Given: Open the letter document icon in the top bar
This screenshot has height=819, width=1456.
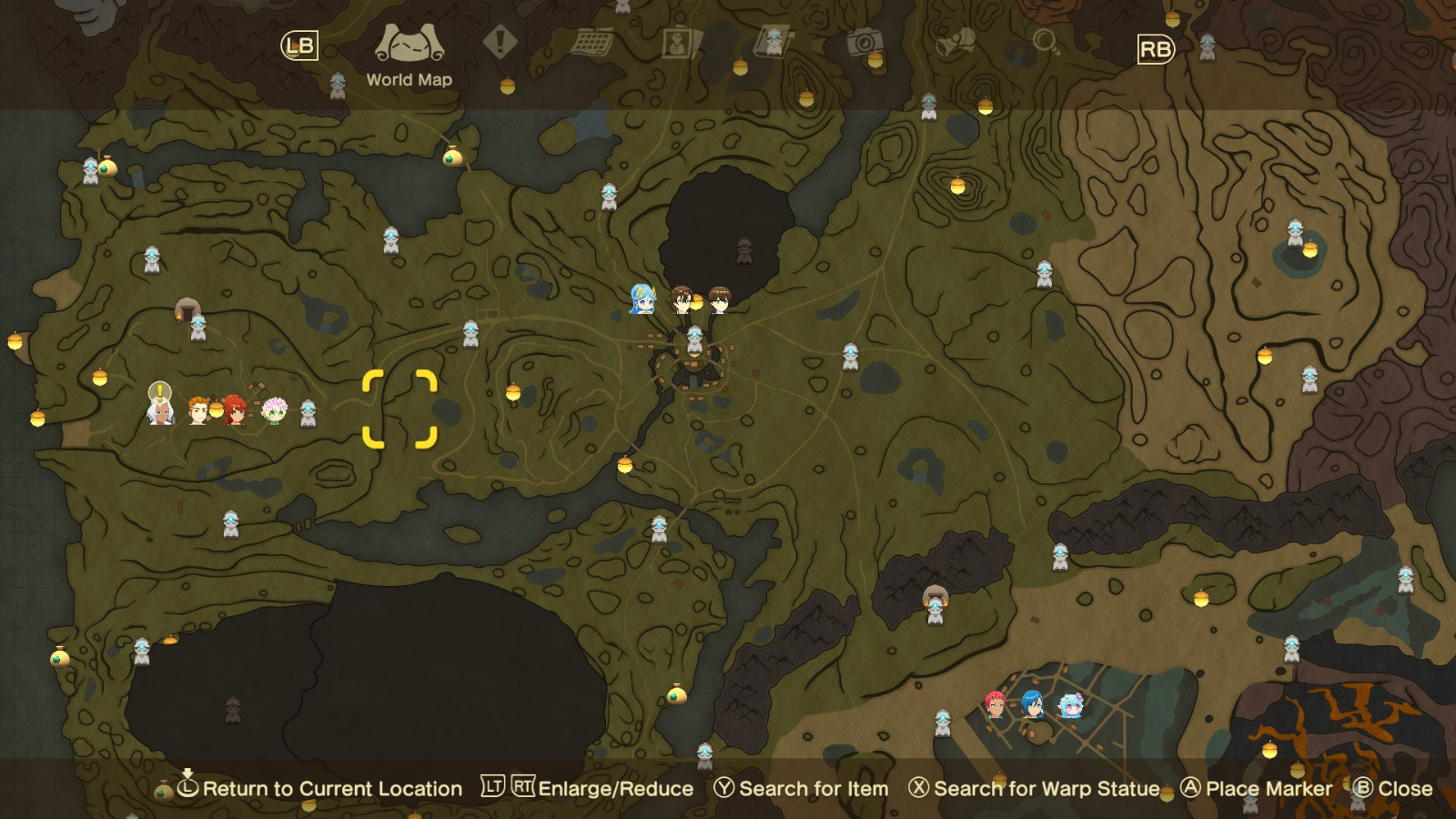Looking at the screenshot, I should pyautogui.click(x=772, y=41).
